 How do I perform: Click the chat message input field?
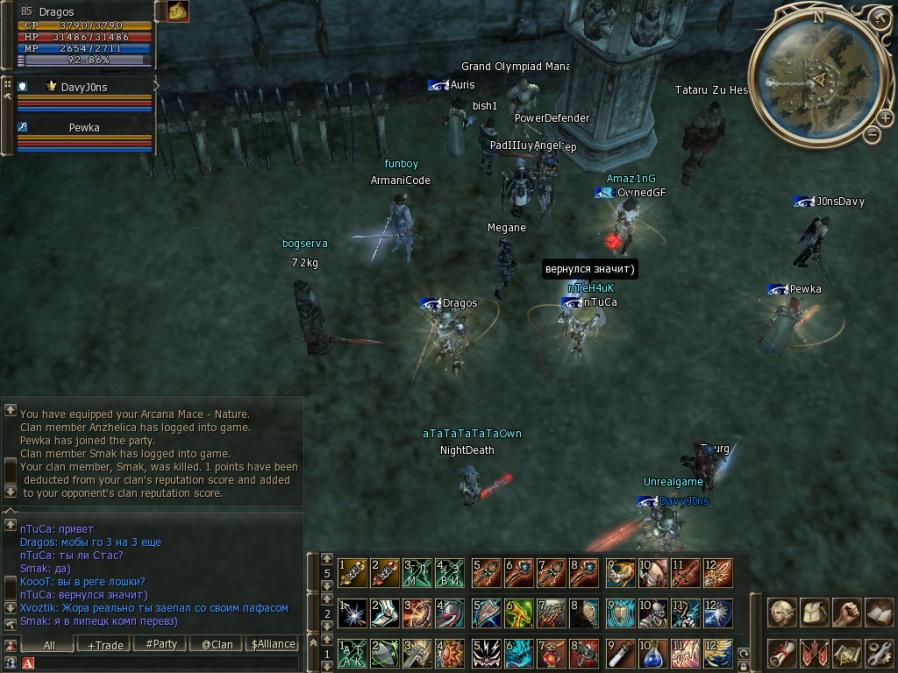point(165,662)
